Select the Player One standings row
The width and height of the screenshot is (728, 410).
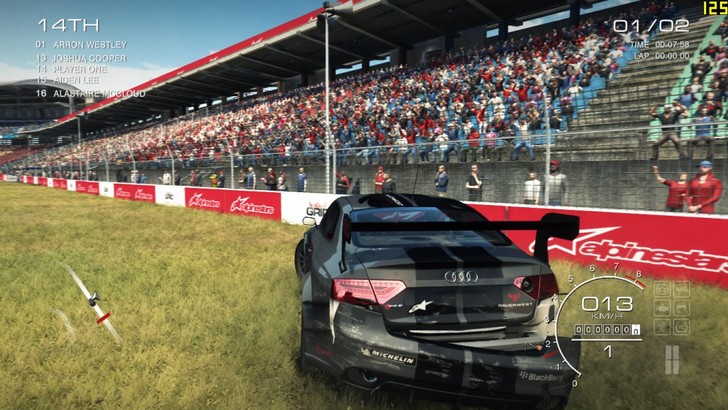85,69
